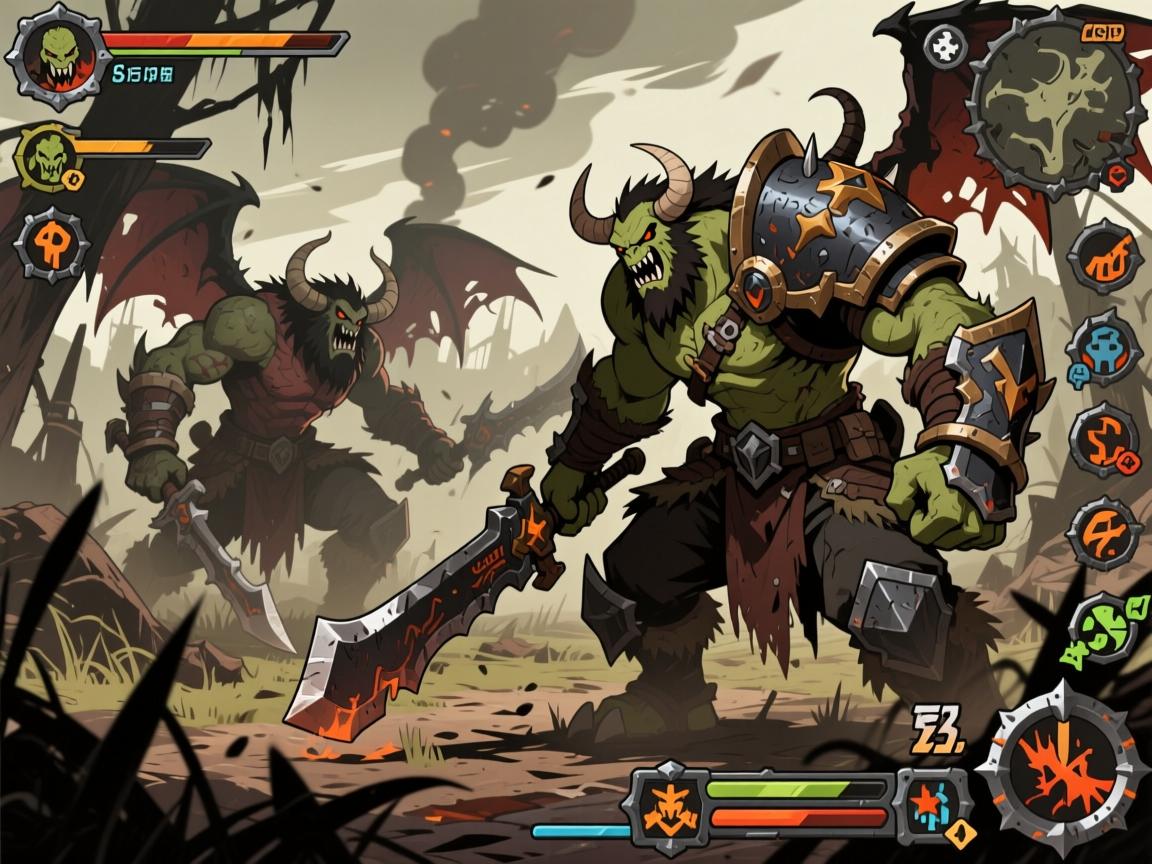This screenshot has height=864, width=1152.
Task: Click the orange emblem beside the bottom bars
Action: pos(667,801)
